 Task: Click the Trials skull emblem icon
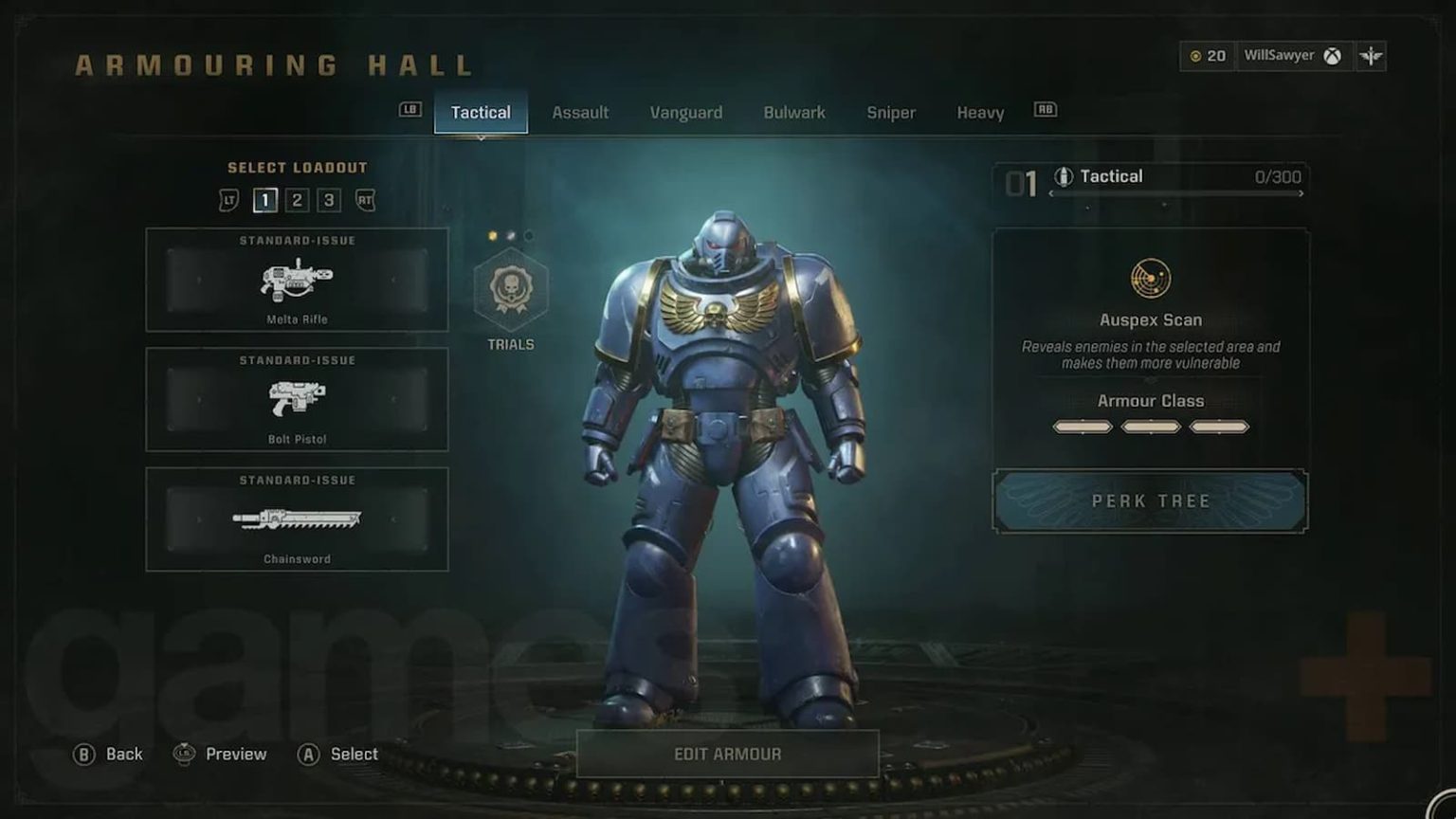pos(510,293)
